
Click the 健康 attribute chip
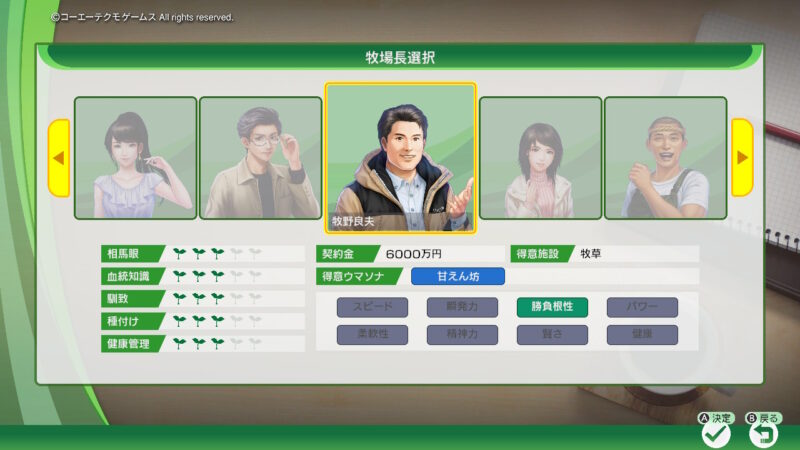tap(642, 335)
